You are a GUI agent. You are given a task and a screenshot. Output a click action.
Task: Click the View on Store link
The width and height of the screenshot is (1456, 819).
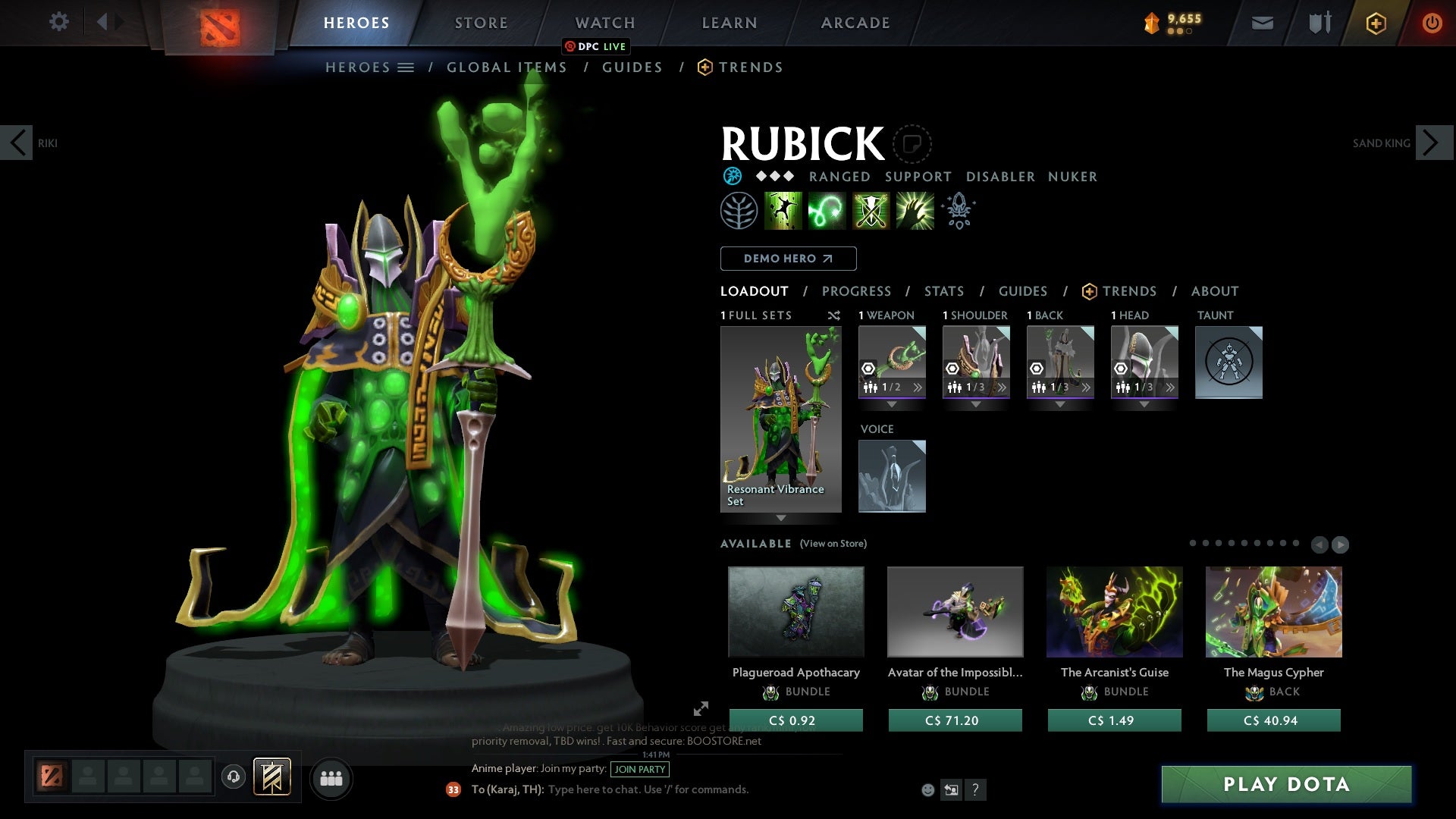point(832,544)
